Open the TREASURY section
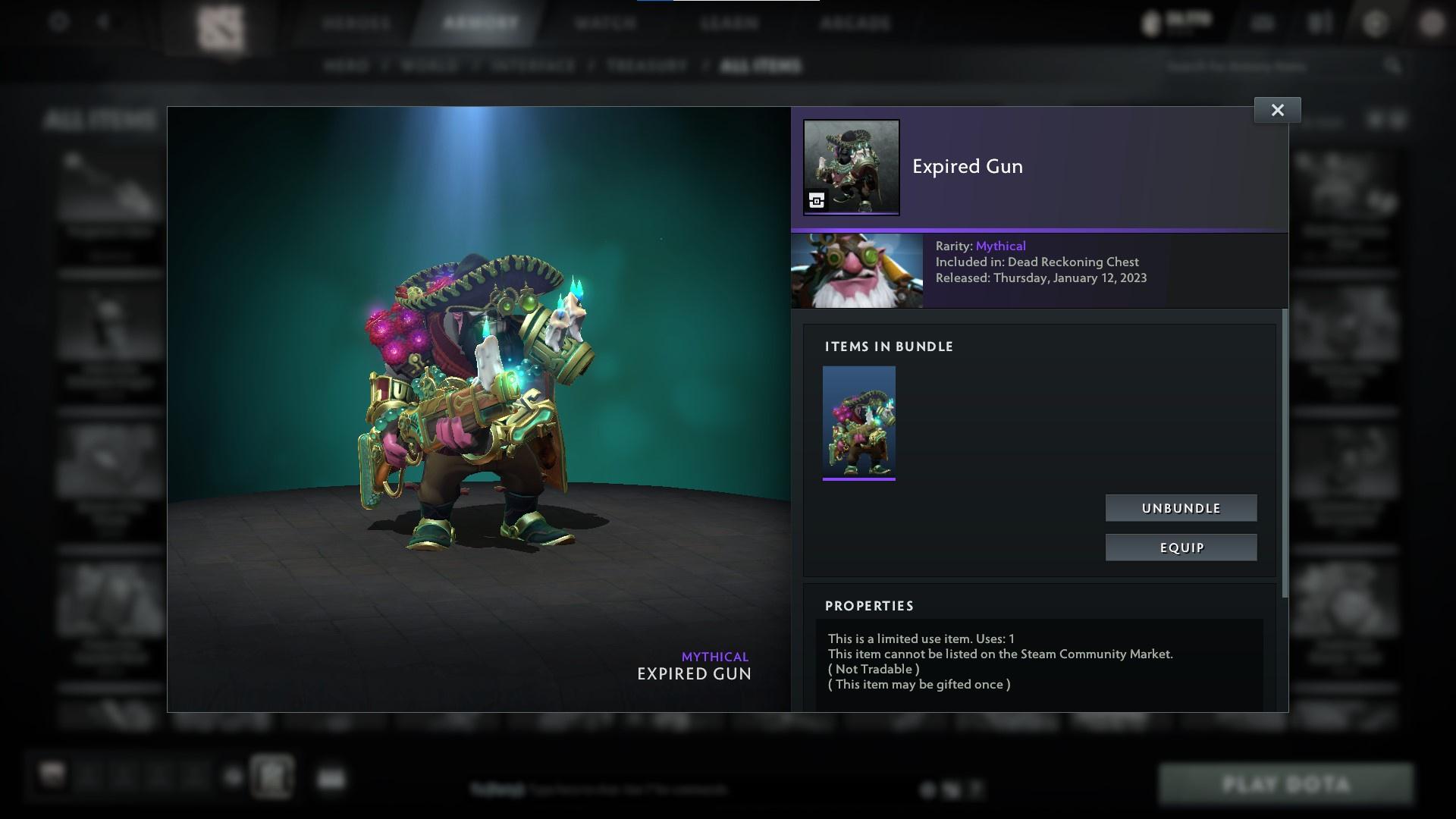 (645, 66)
